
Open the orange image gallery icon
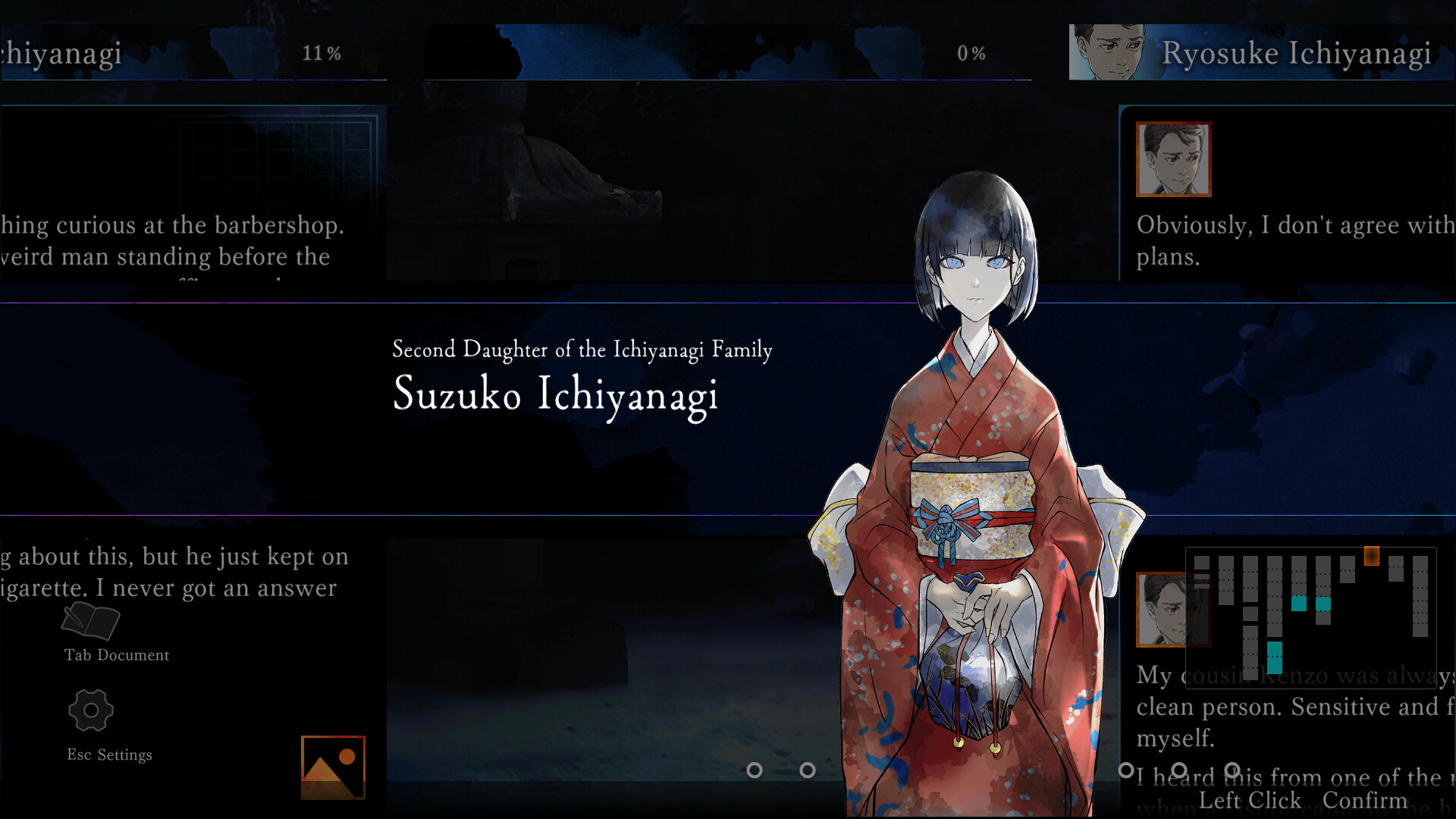tap(332, 766)
